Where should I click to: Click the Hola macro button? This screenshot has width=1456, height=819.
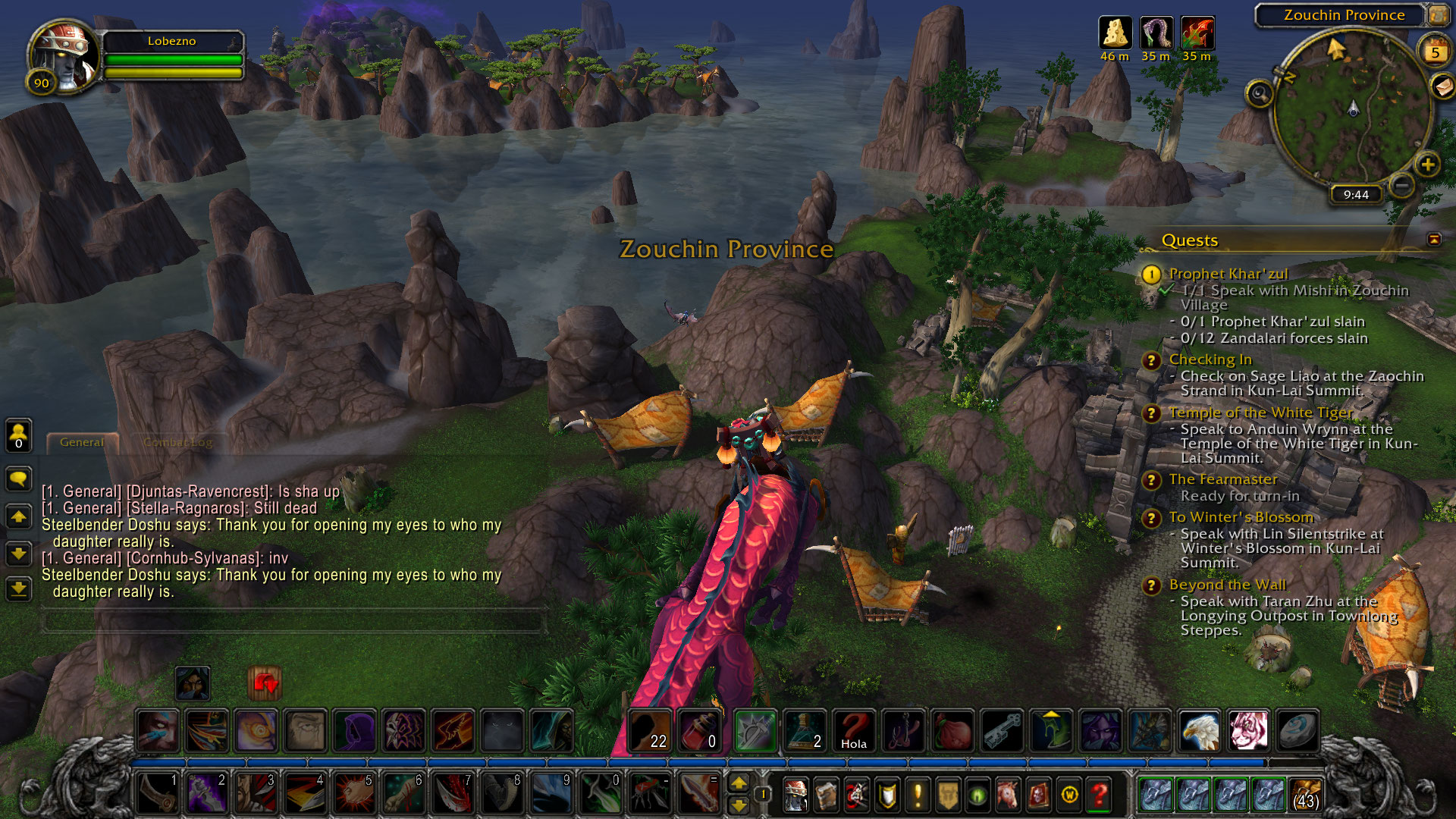(854, 730)
